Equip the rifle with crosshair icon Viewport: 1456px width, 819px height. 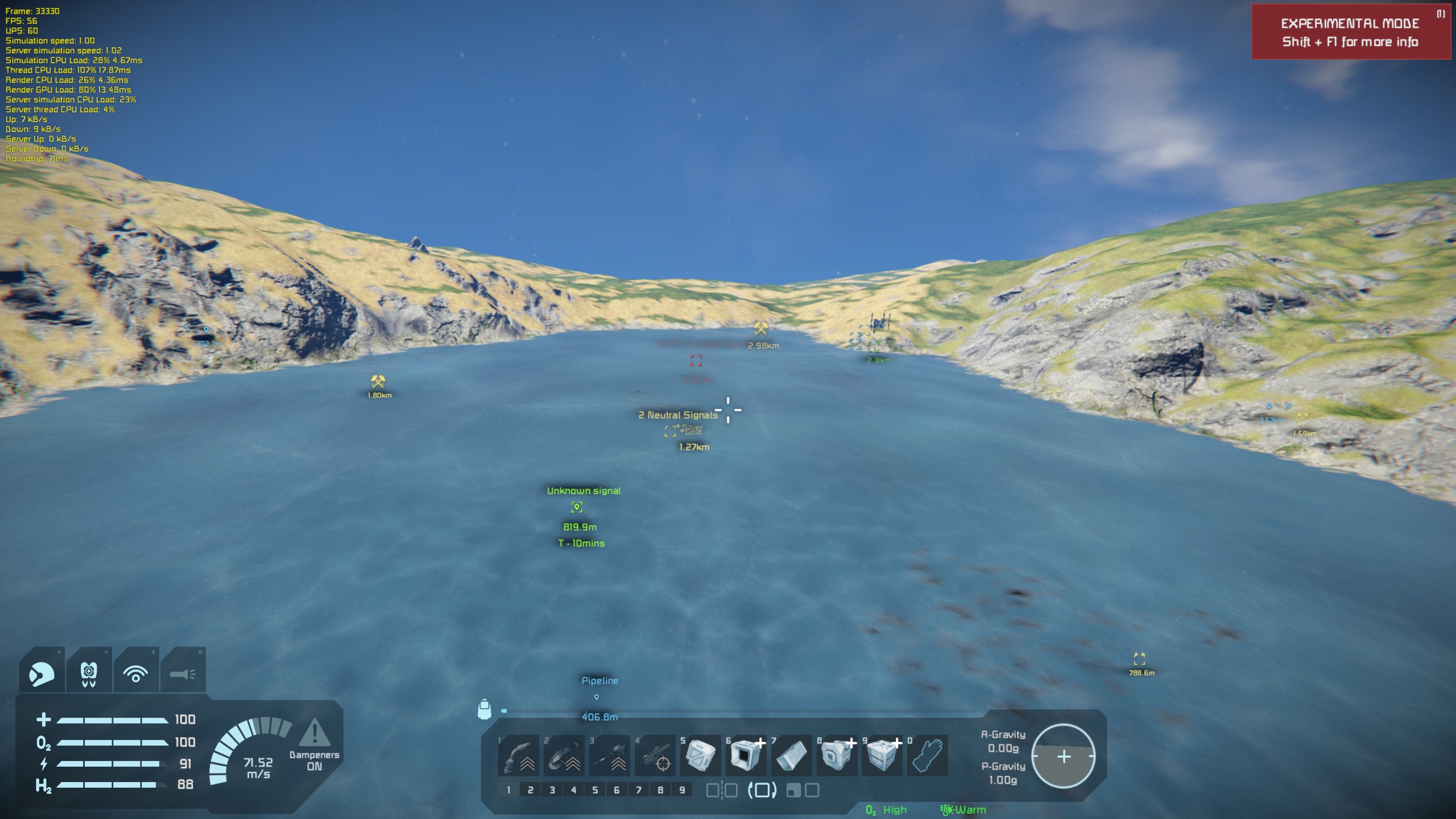click(655, 756)
